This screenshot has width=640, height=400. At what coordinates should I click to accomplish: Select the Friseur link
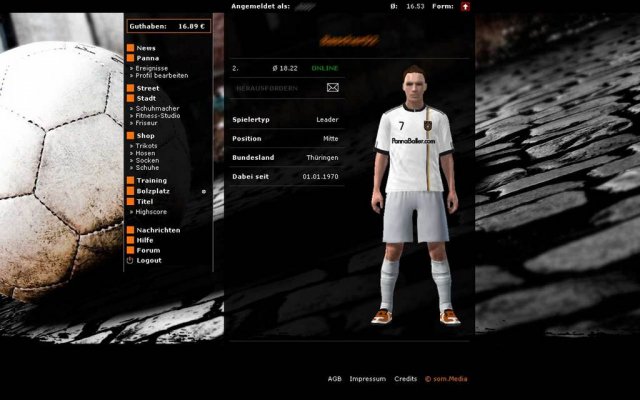click(149, 122)
